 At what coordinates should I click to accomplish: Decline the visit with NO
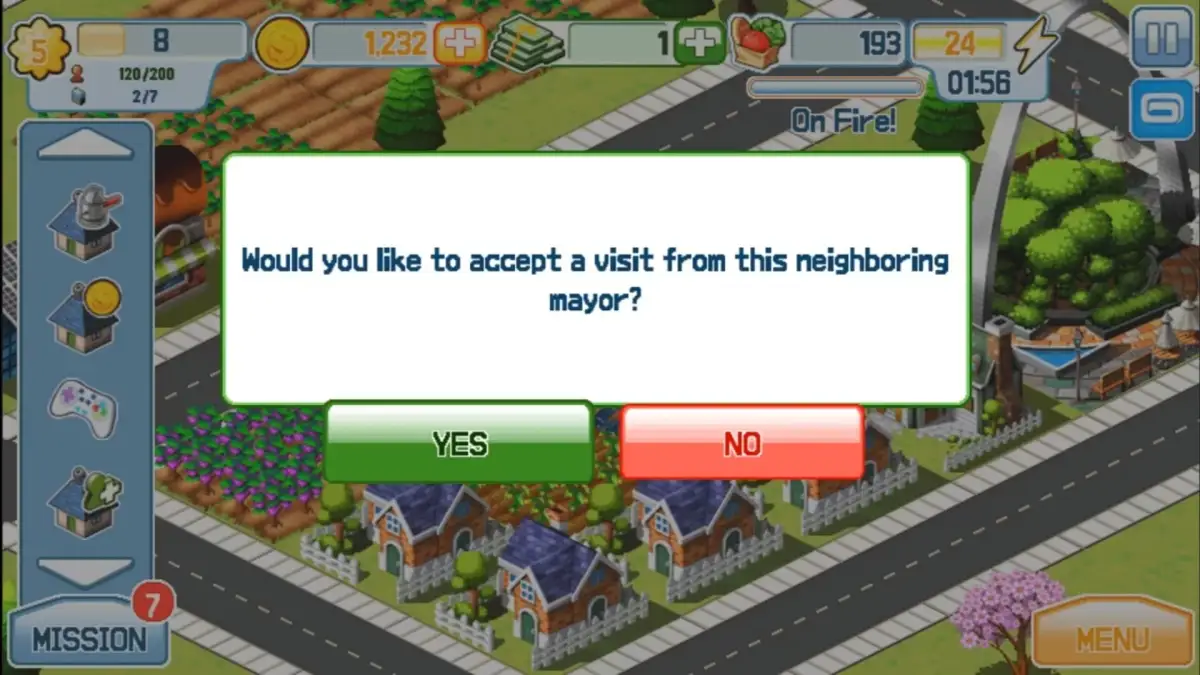(x=742, y=443)
